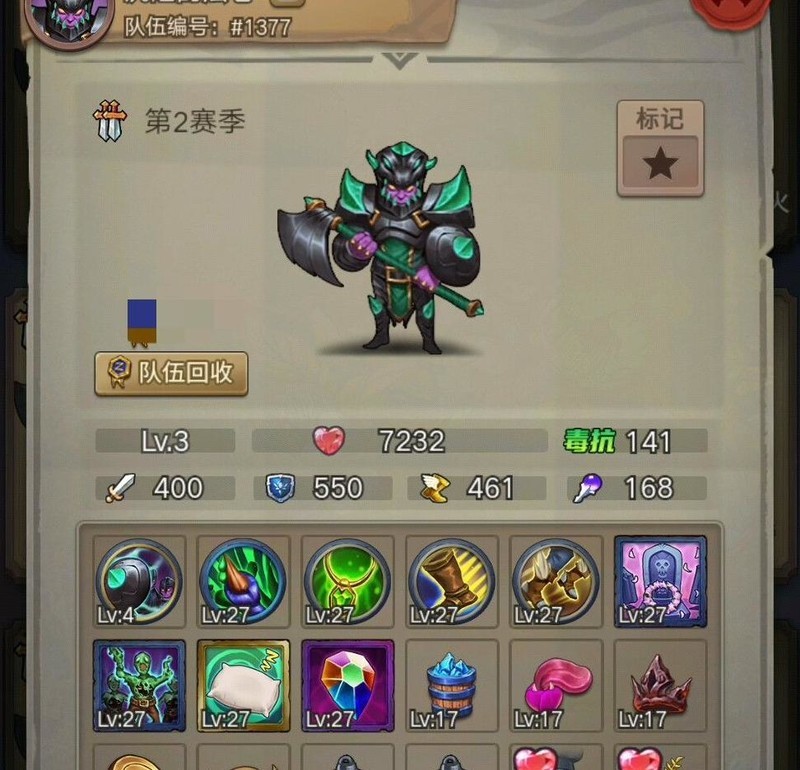The height and width of the screenshot is (770, 800).
Task: Open the skull tombstone item slot
Action: (660, 582)
